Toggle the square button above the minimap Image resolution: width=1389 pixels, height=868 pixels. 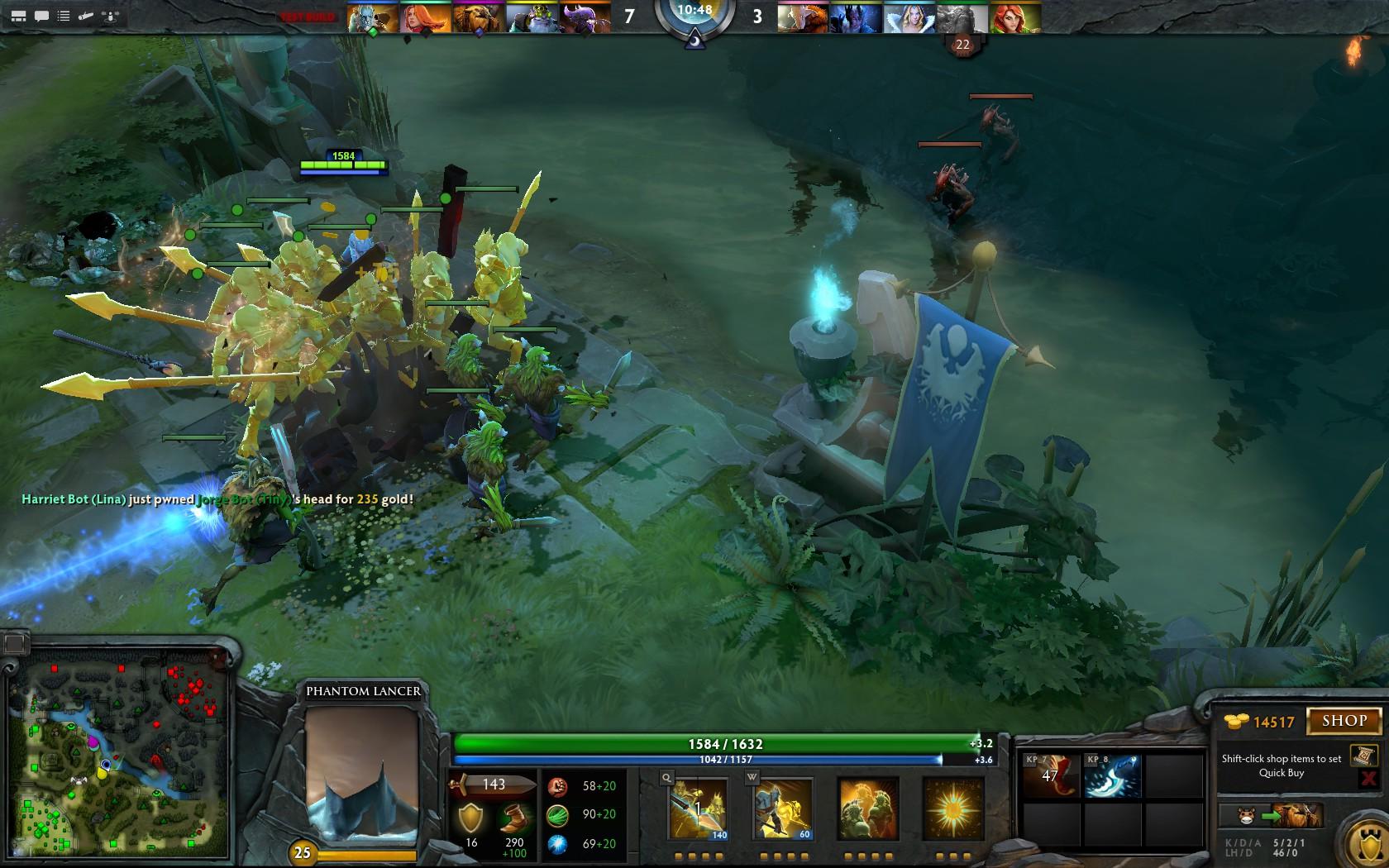coord(14,644)
